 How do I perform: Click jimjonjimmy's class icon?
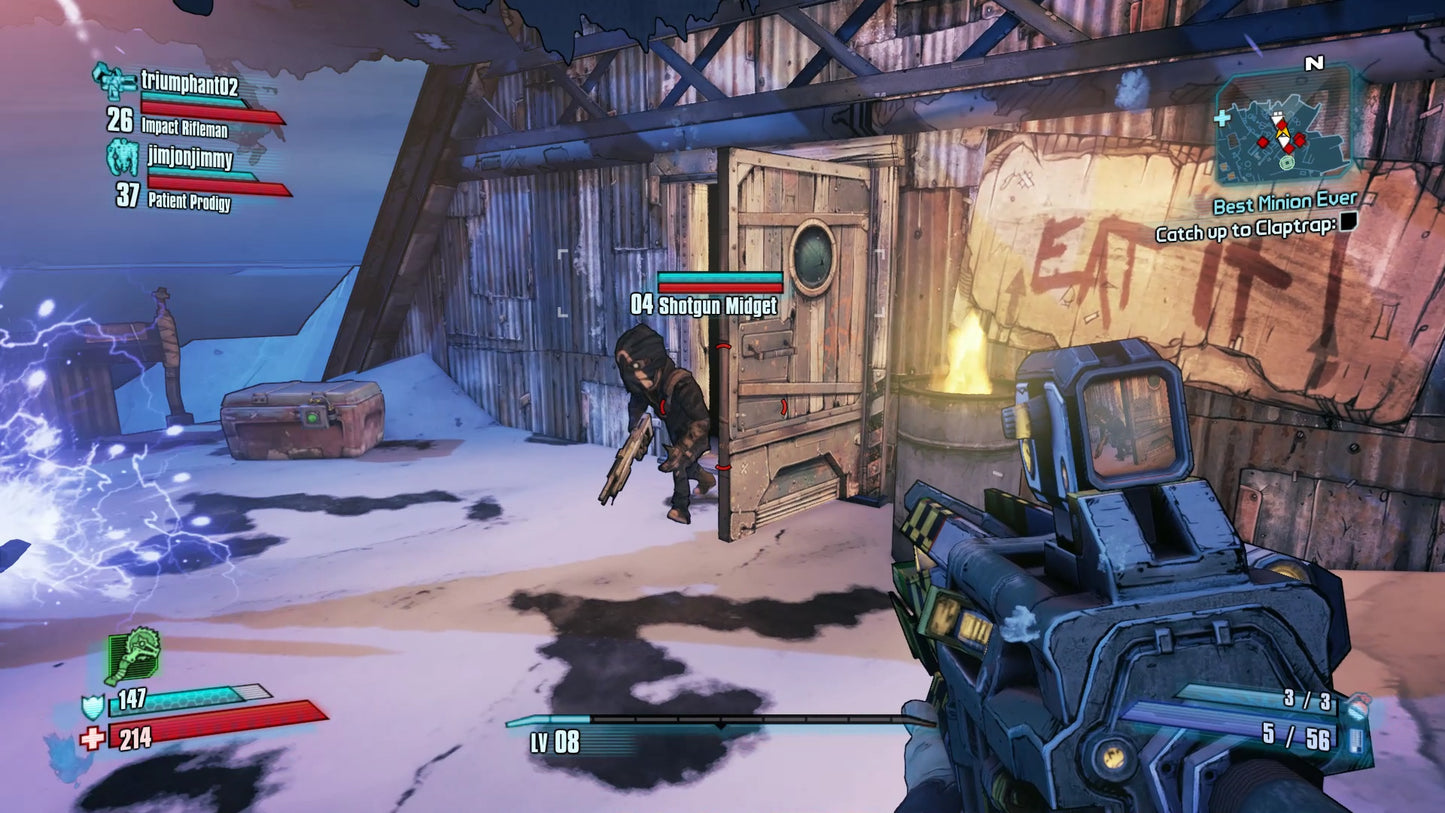point(123,158)
